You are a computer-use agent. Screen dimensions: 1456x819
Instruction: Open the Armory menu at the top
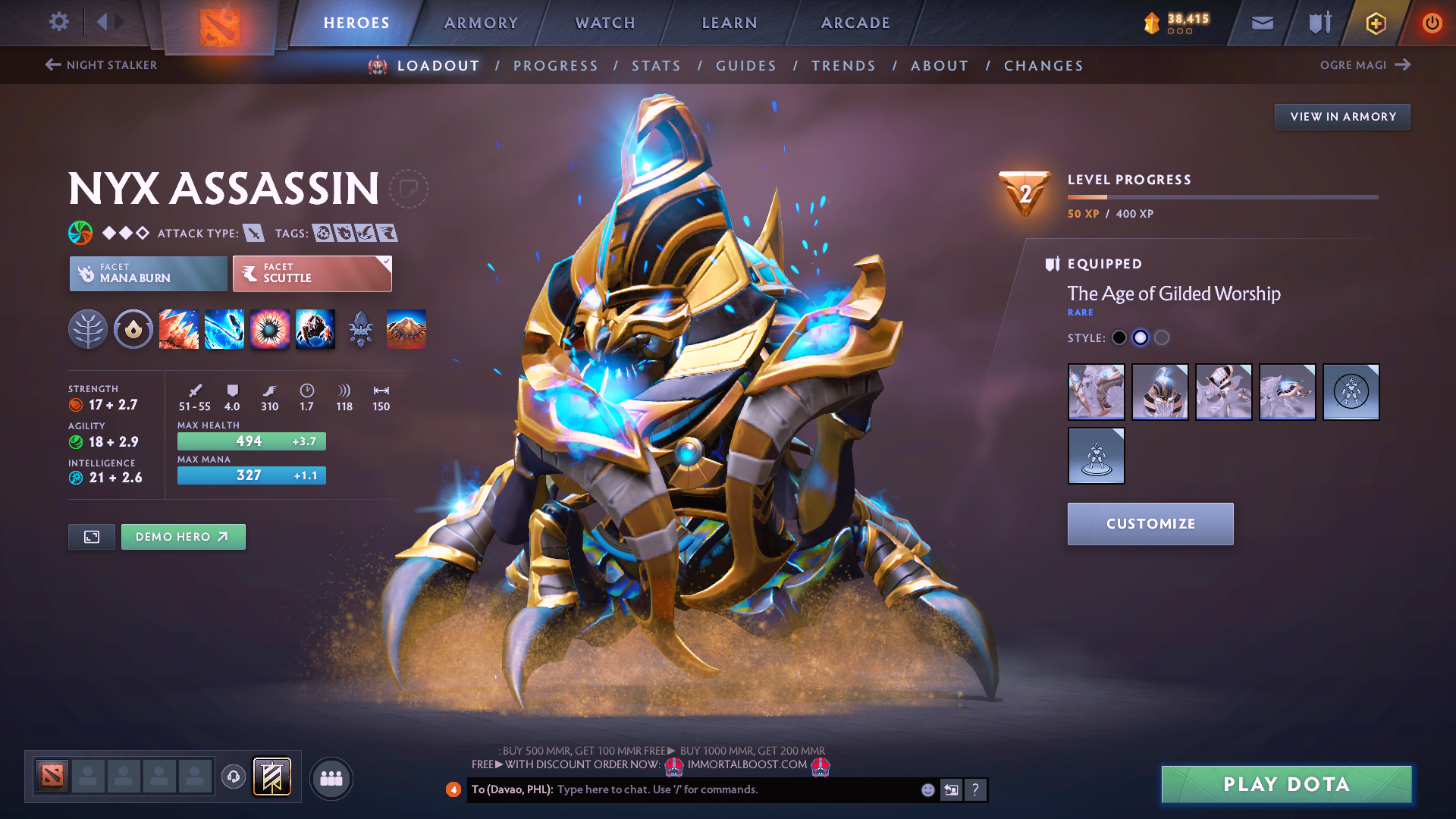click(481, 23)
